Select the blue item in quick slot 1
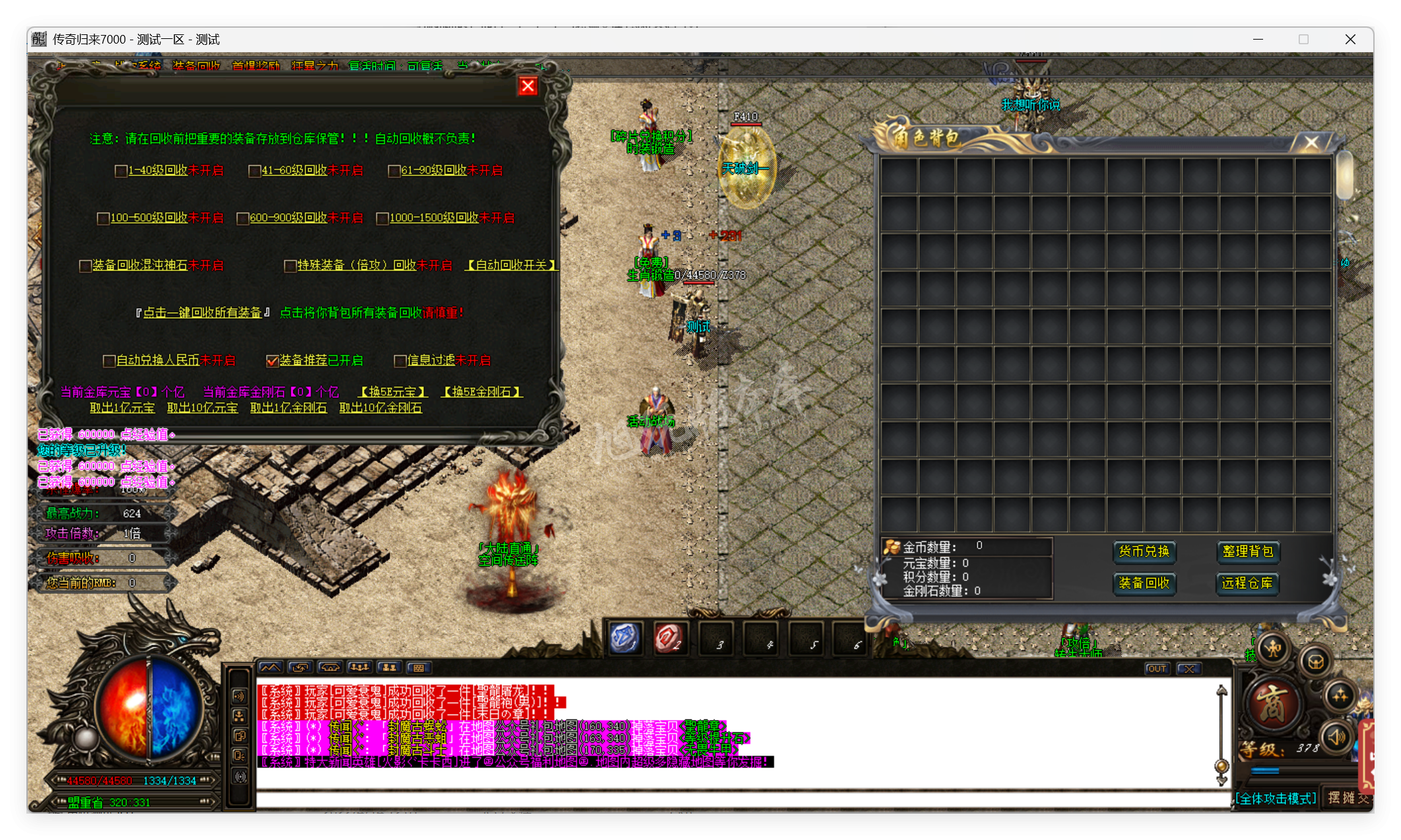Image resolution: width=1401 pixels, height=840 pixels. pyautogui.click(x=626, y=637)
